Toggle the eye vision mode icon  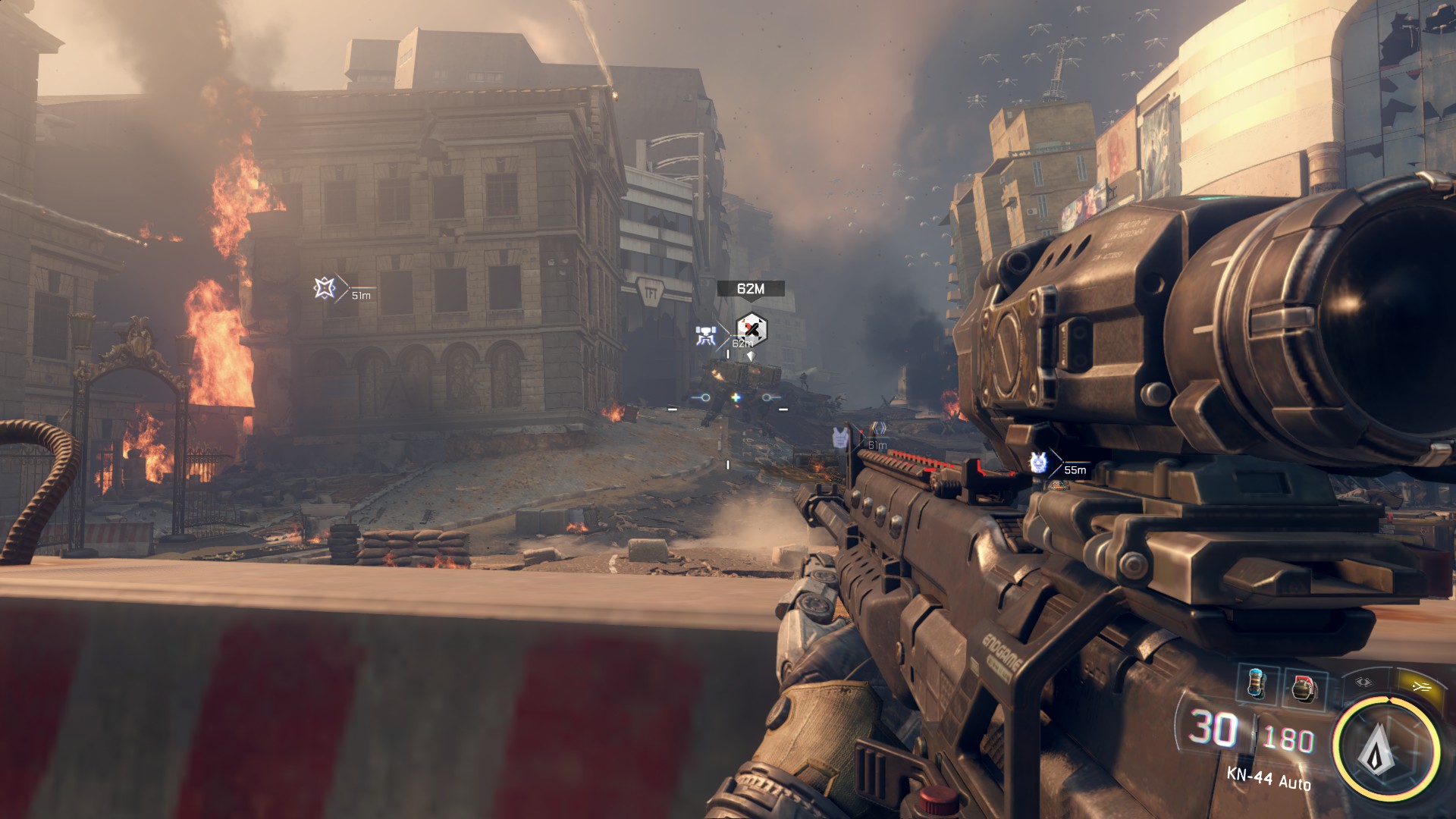click(x=1363, y=682)
